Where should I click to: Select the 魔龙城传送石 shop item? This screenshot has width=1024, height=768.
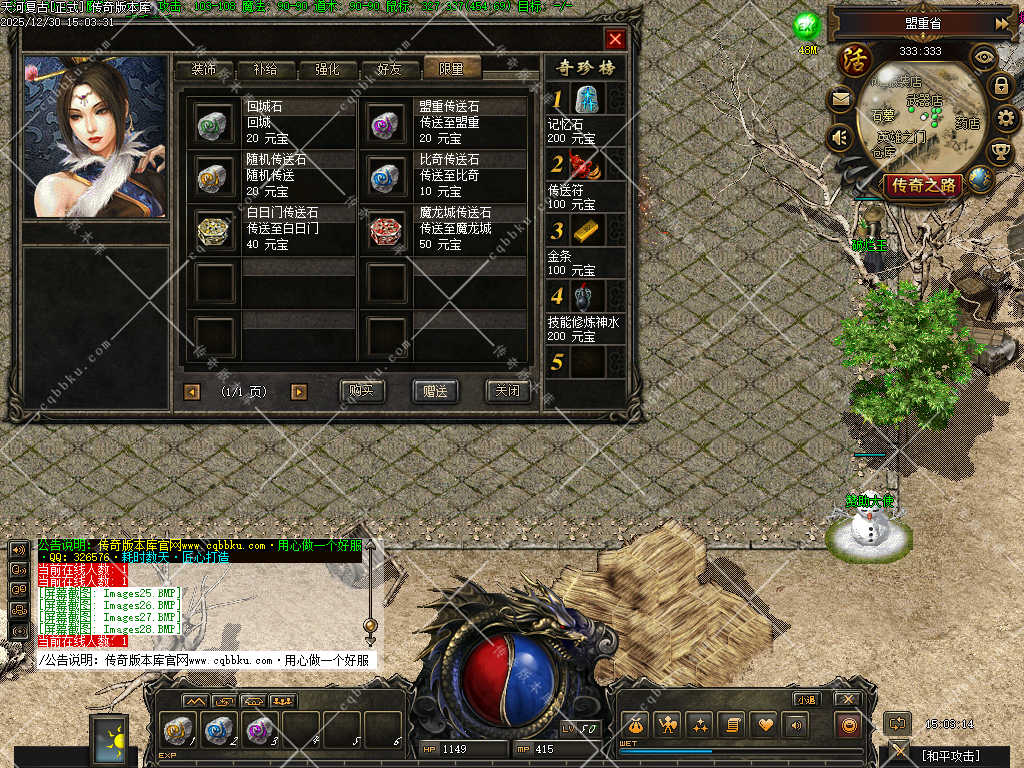pyautogui.click(x=386, y=229)
